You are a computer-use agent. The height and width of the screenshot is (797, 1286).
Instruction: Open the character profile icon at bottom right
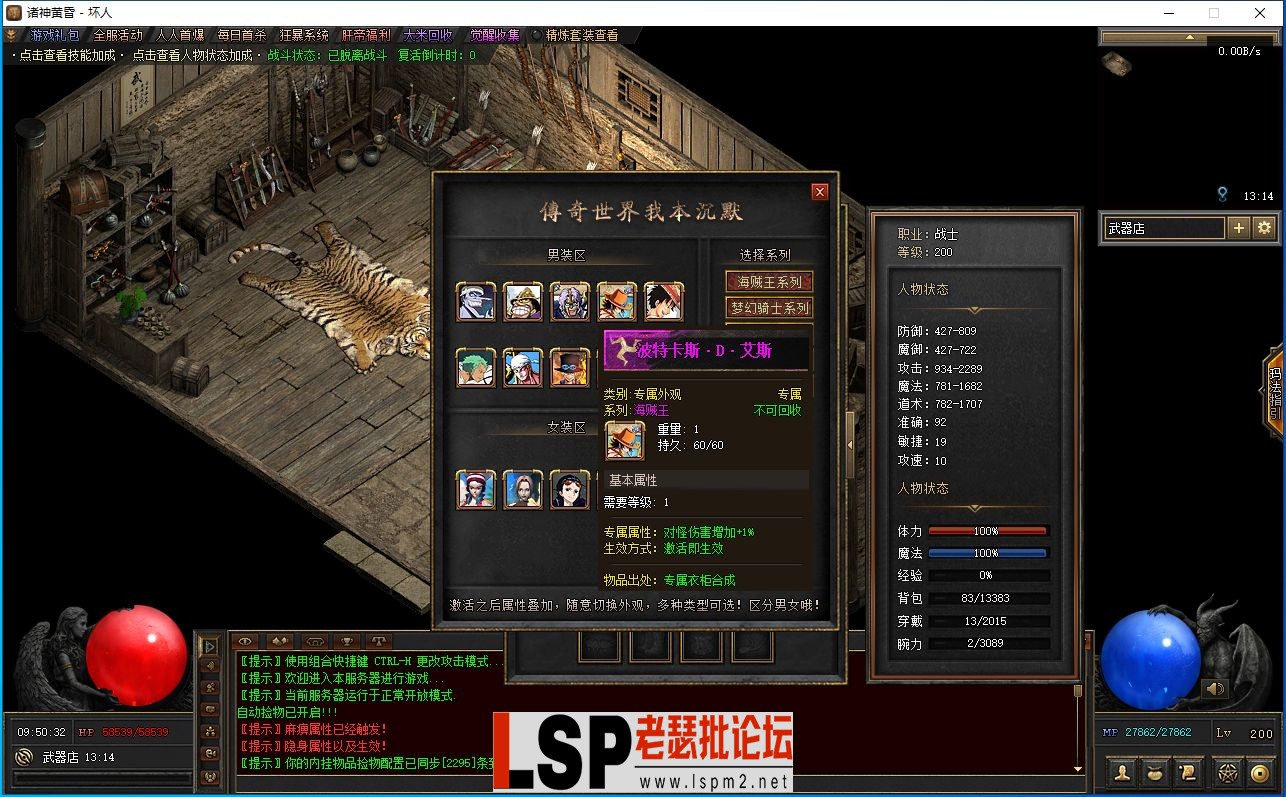pyautogui.click(x=1121, y=772)
